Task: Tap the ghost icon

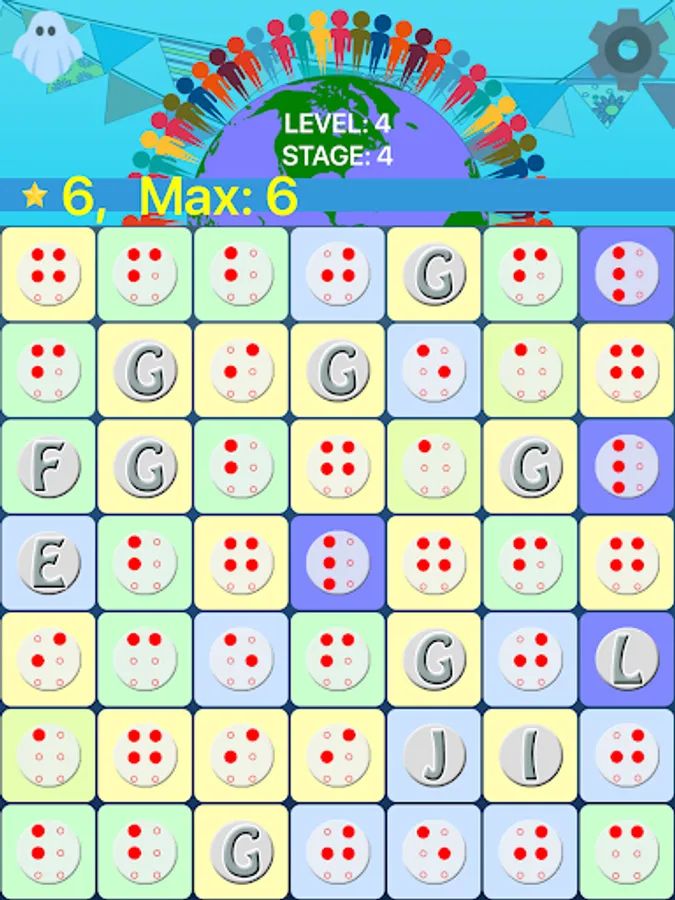Action: tap(42, 46)
